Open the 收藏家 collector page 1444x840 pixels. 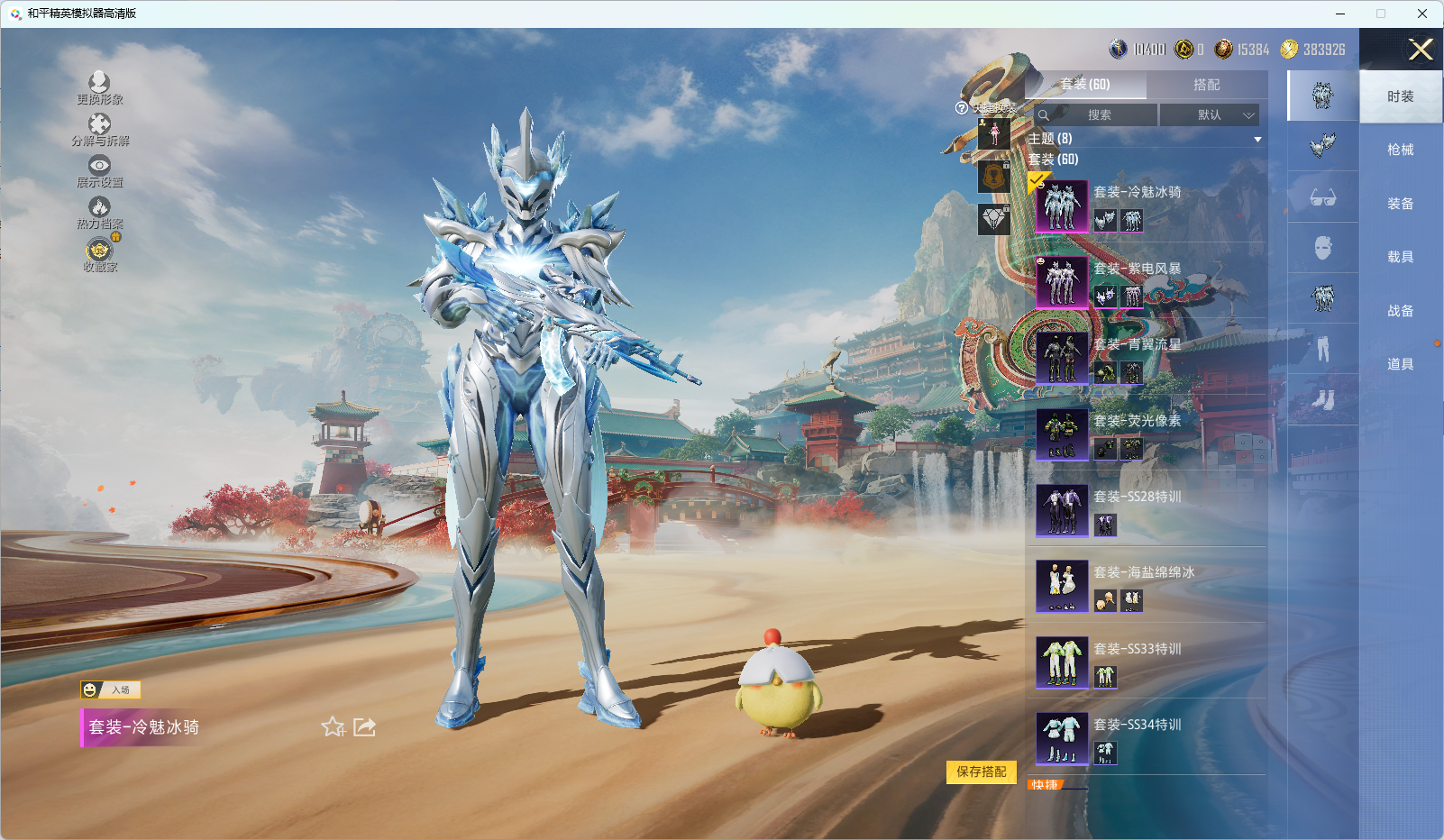[99, 253]
